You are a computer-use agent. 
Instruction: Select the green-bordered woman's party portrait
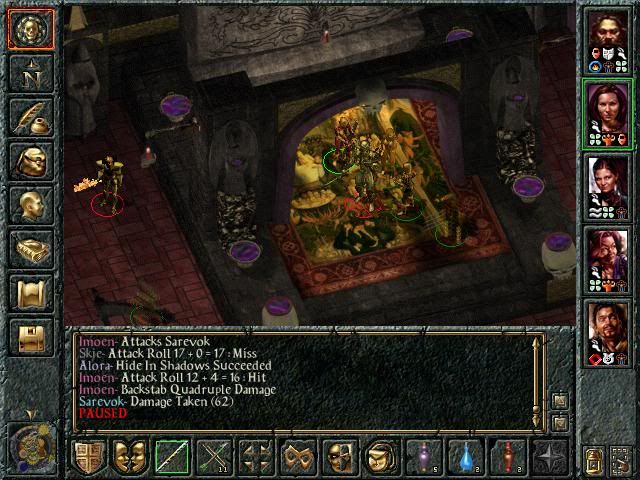[608, 113]
